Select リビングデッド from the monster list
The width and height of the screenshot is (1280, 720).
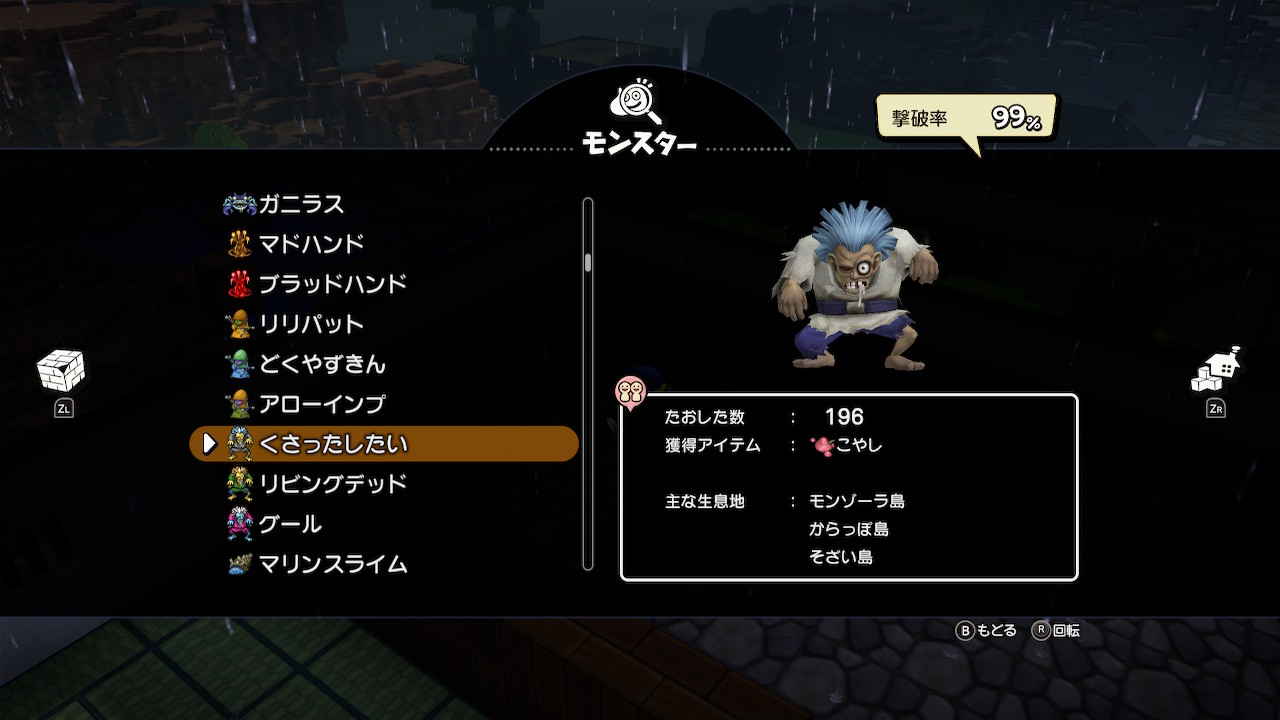[x=332, y=484]
